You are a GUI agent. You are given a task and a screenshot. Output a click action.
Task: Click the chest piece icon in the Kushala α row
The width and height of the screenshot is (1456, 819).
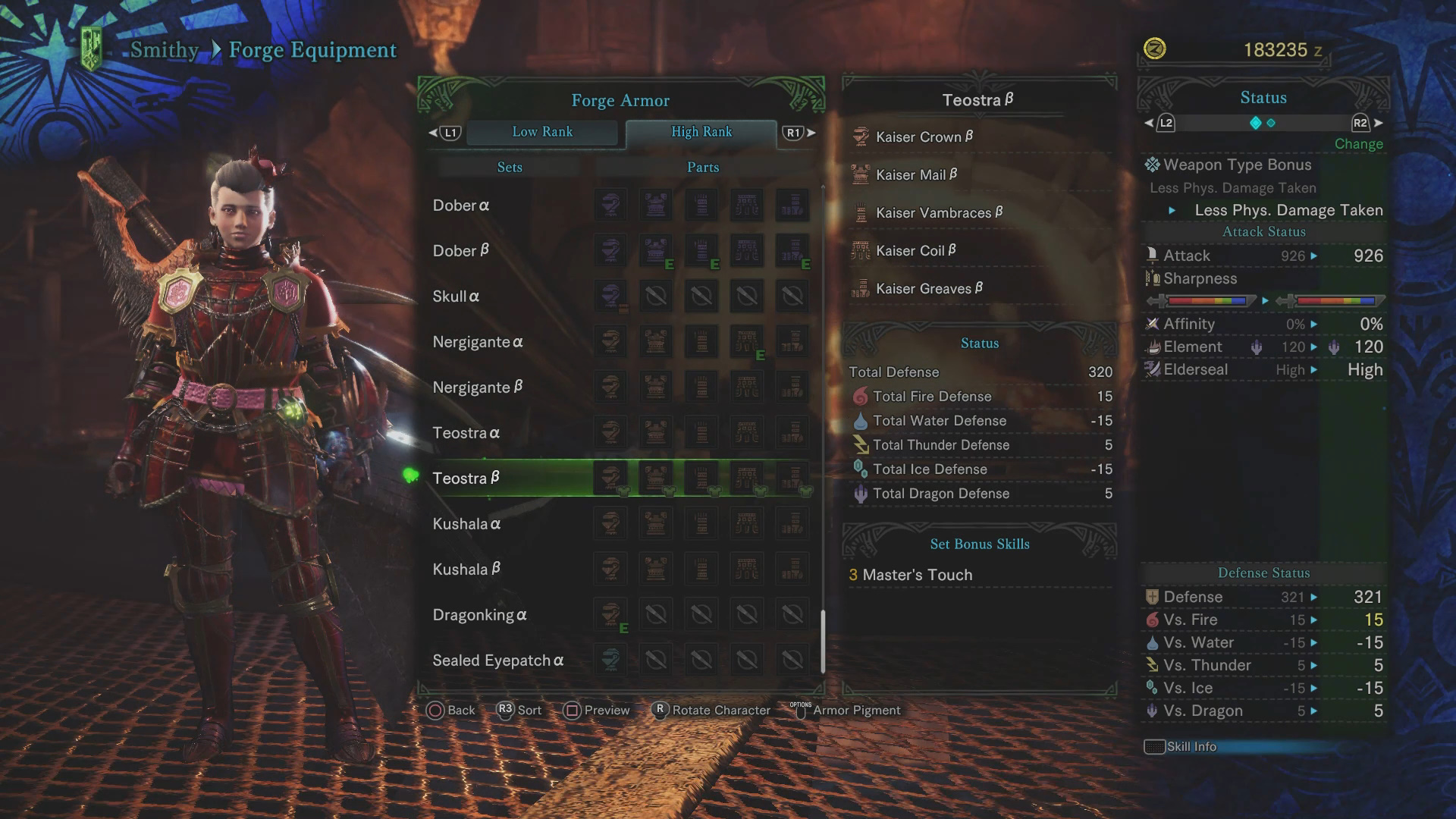(656, 523)
